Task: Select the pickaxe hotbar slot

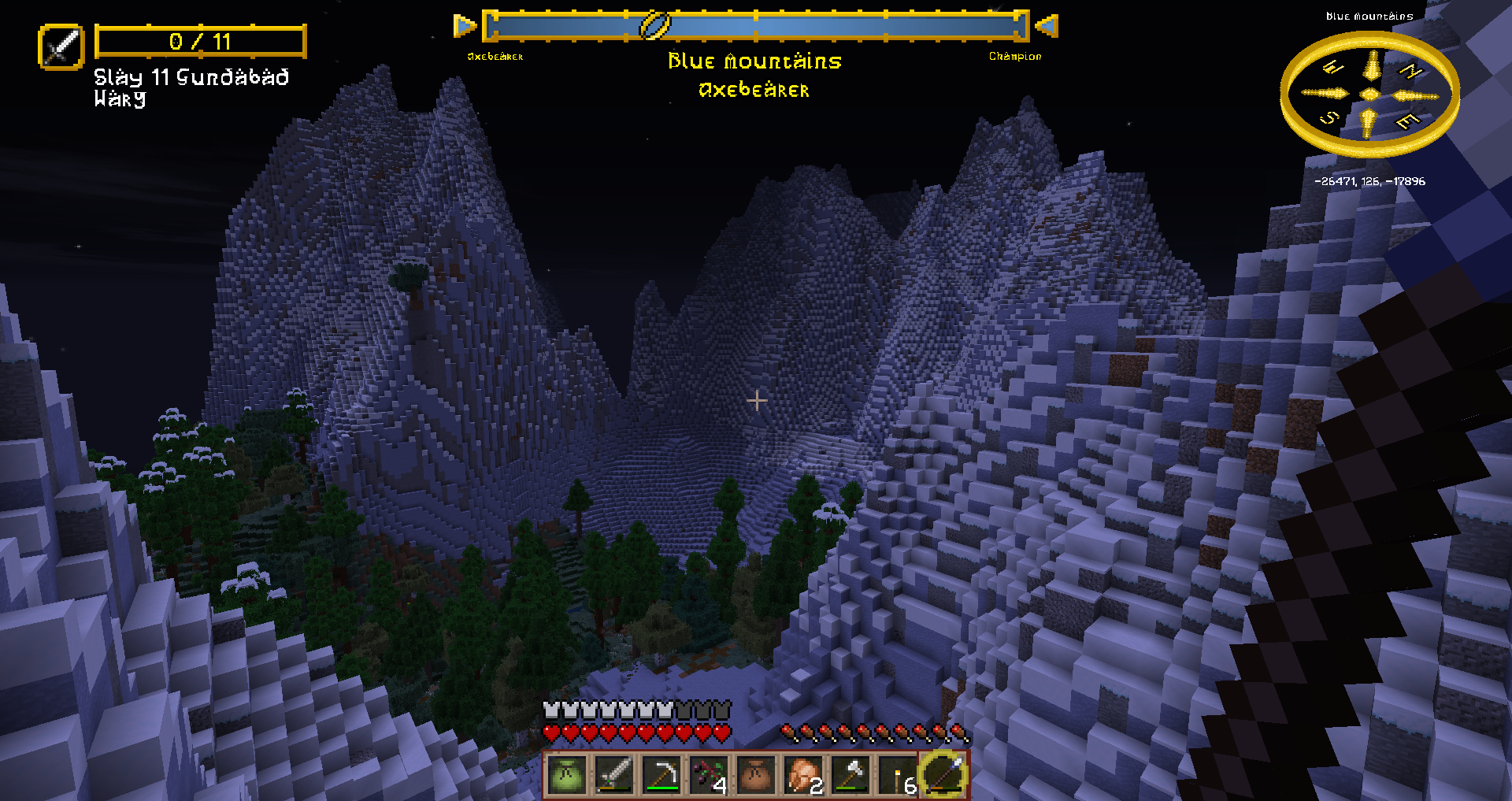Action: tap(661, 775)
